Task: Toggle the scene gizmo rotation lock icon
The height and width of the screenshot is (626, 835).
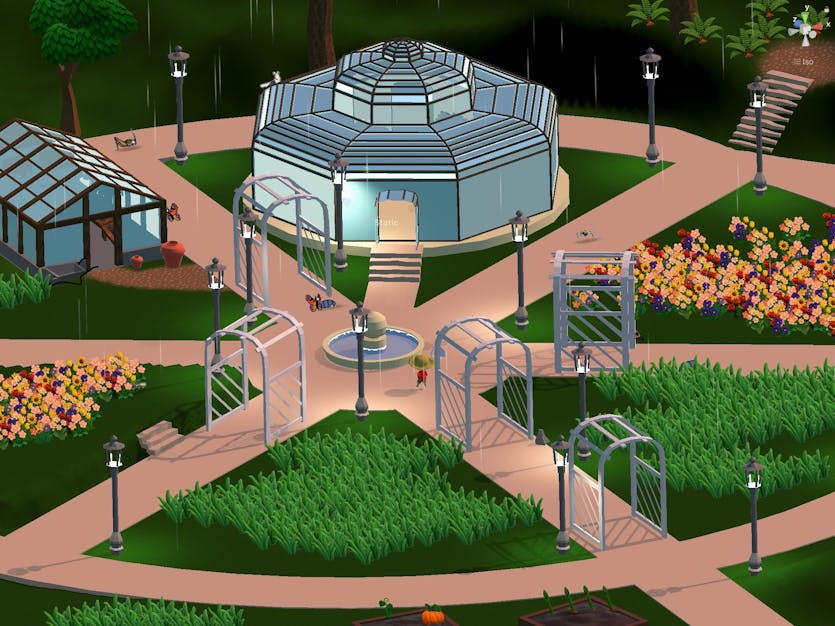Action: [826, 10]
